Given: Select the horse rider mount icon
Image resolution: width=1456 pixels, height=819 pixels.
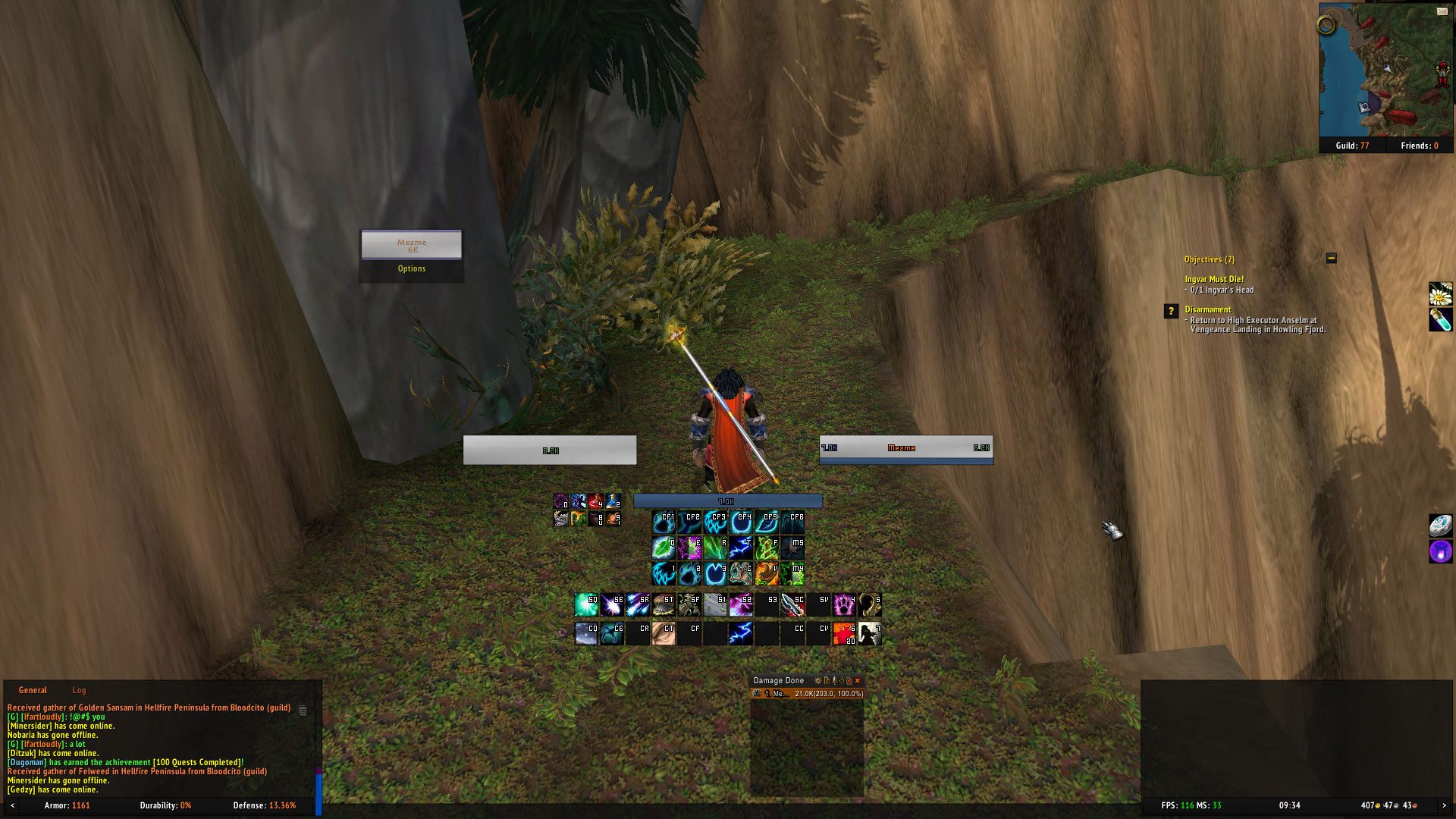Looking at the screenshot, I should coord(870,633).
